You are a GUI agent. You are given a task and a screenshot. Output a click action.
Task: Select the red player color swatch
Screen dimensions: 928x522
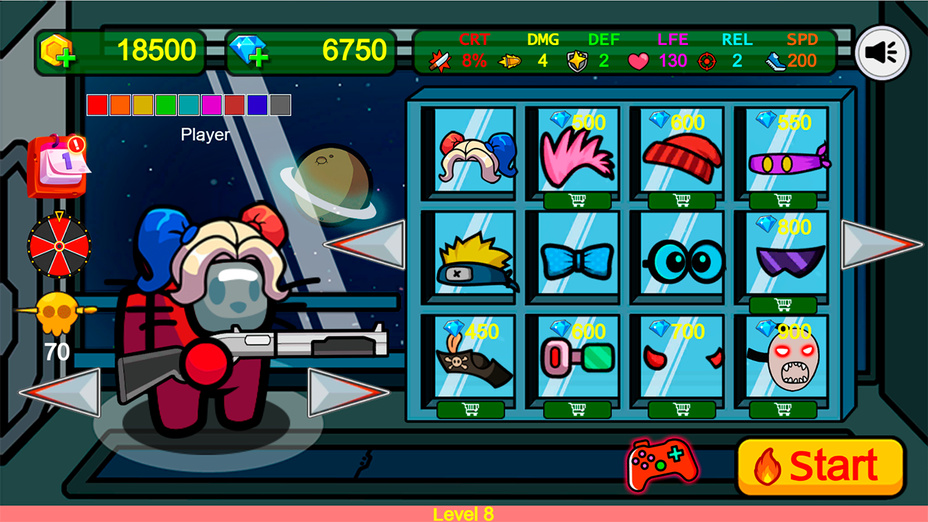pos(97,105)
